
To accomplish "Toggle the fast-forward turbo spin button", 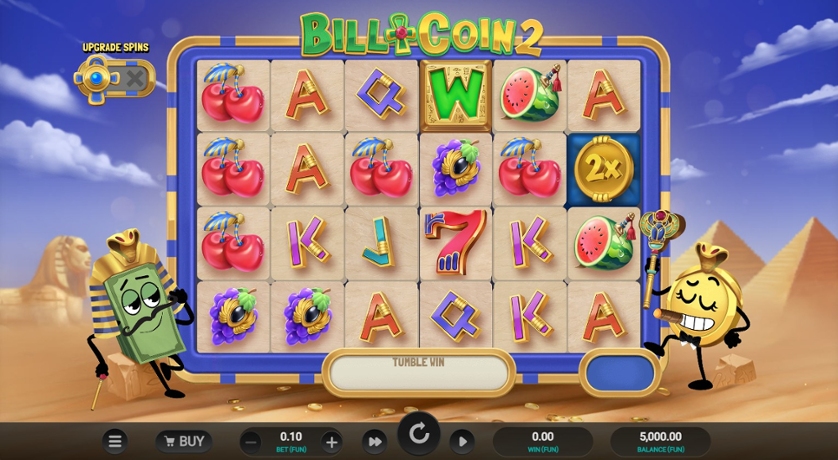I will (375, 441).
